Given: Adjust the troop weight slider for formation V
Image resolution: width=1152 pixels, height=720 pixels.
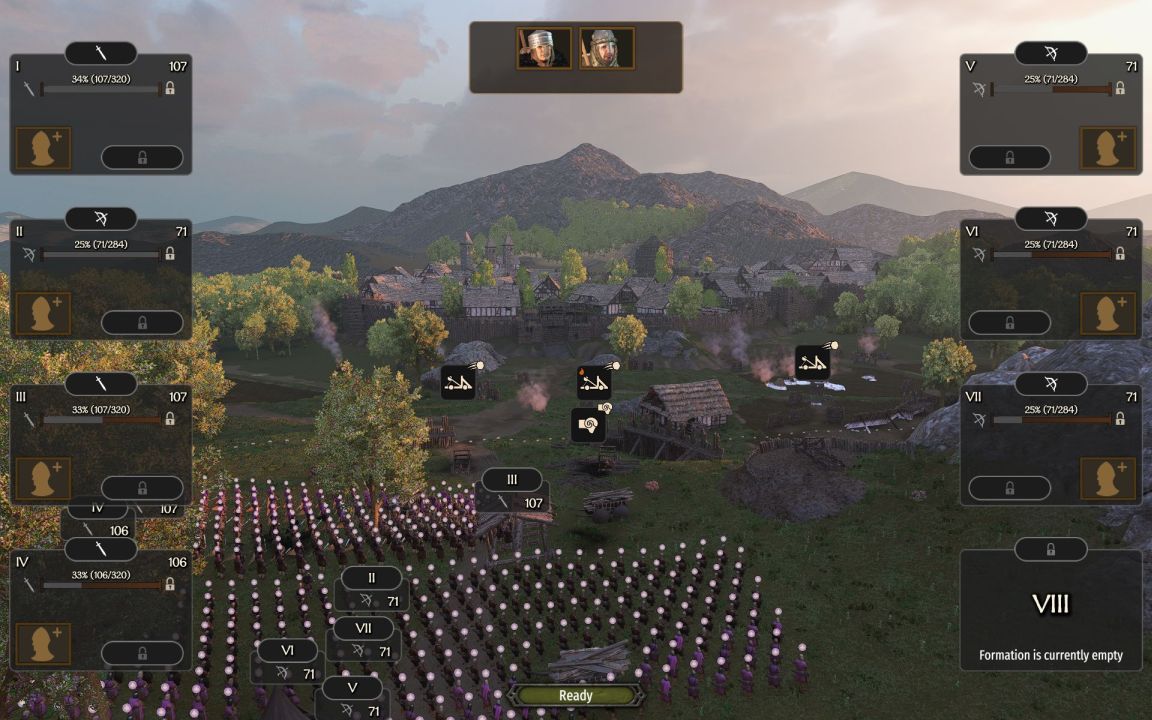Looking at the screenshot, I should [x=1051, y=89].
